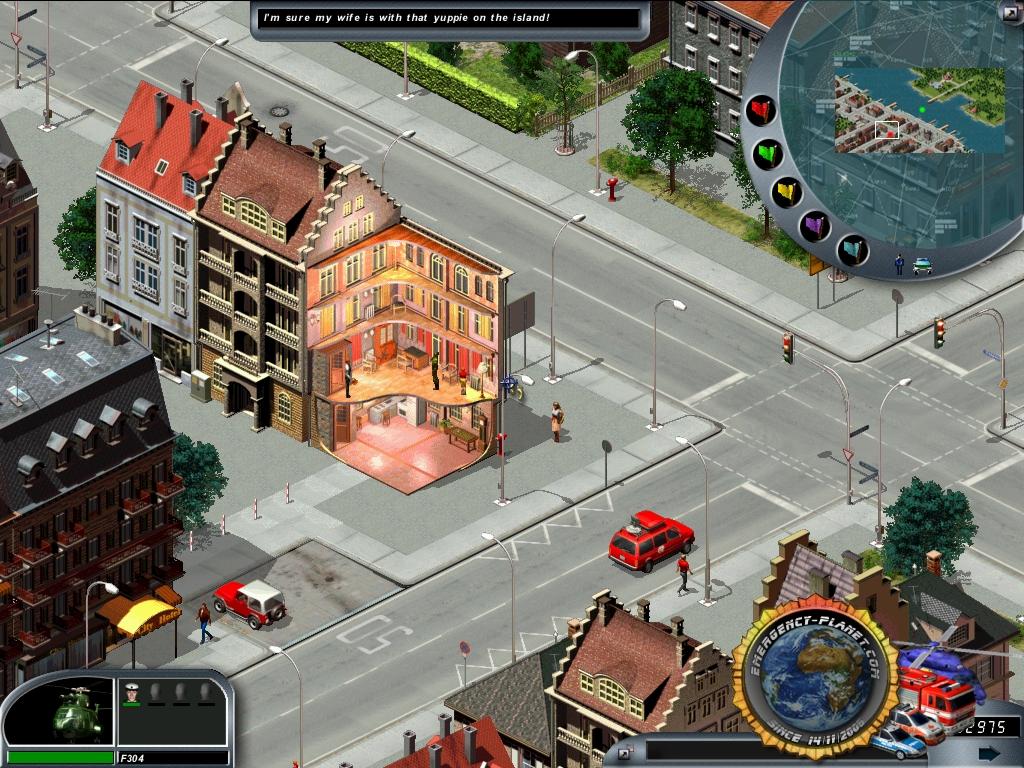Select the red flag marker
This screenshot has height=768, width=1024.
click(761, 110)
